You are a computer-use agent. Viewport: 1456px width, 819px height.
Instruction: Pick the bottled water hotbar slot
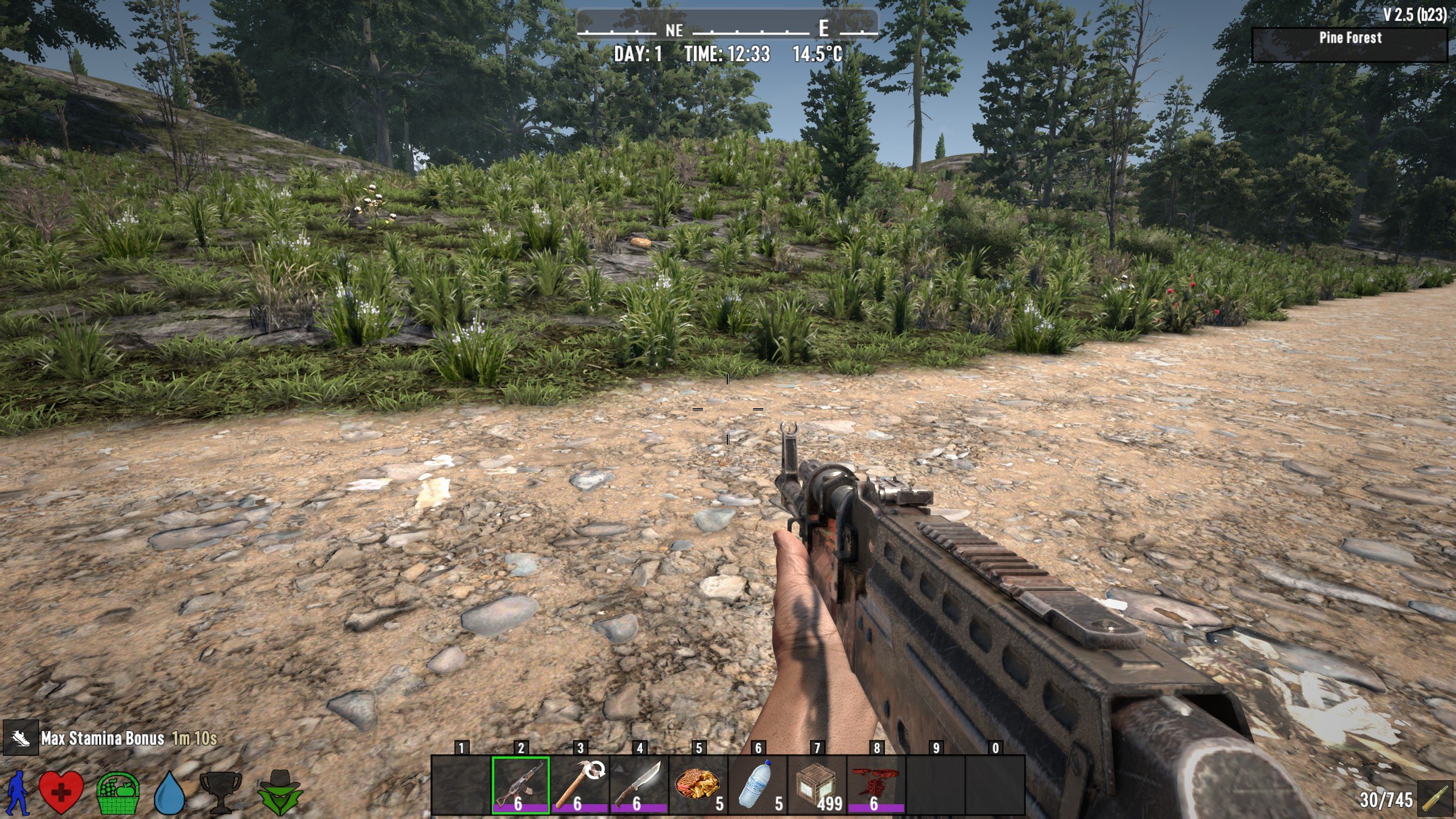[758, 785]
